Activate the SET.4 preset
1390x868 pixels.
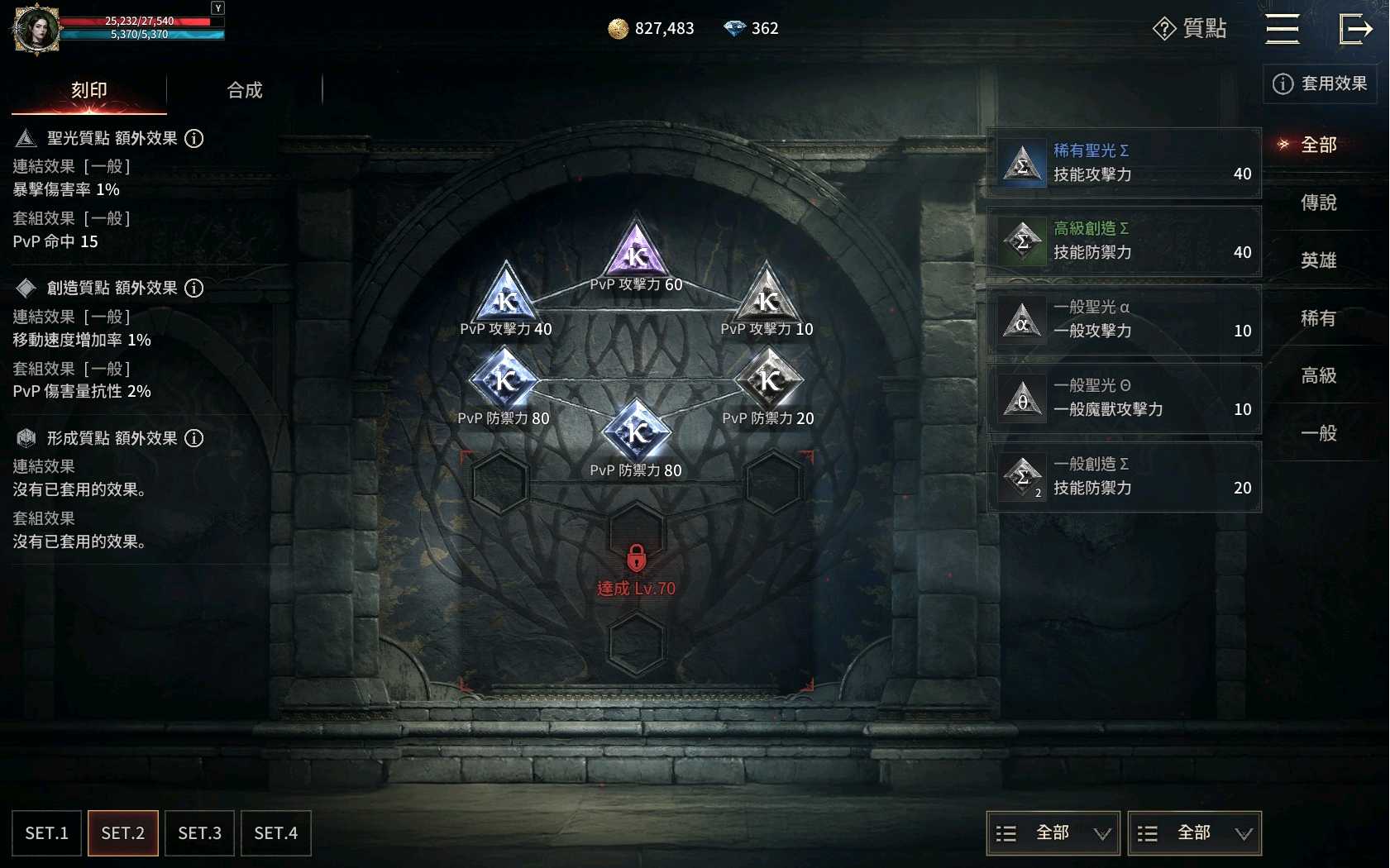(x=275, y=833)
